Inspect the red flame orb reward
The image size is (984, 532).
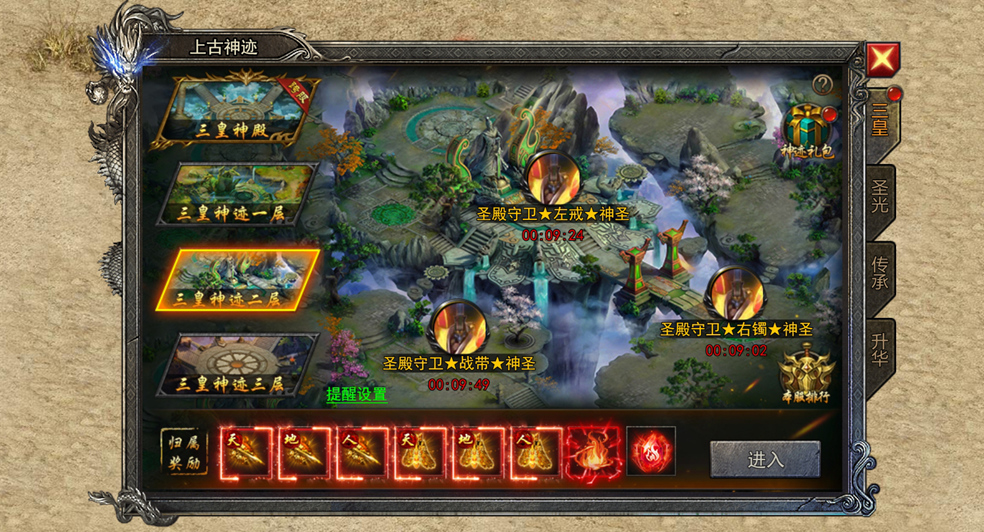point(651,452)
